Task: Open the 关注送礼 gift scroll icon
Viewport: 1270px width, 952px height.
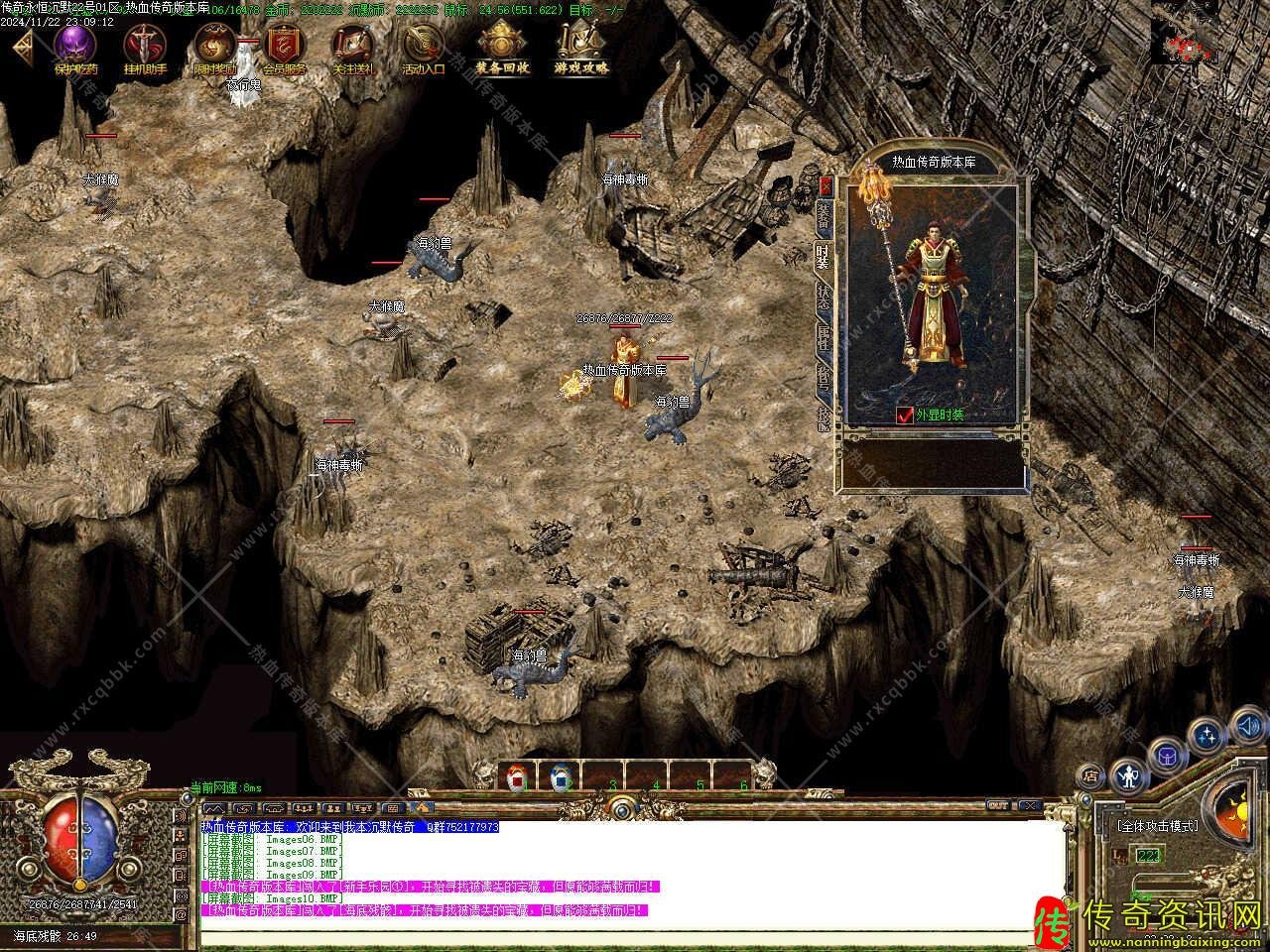Action: click(x=353, y=47)
